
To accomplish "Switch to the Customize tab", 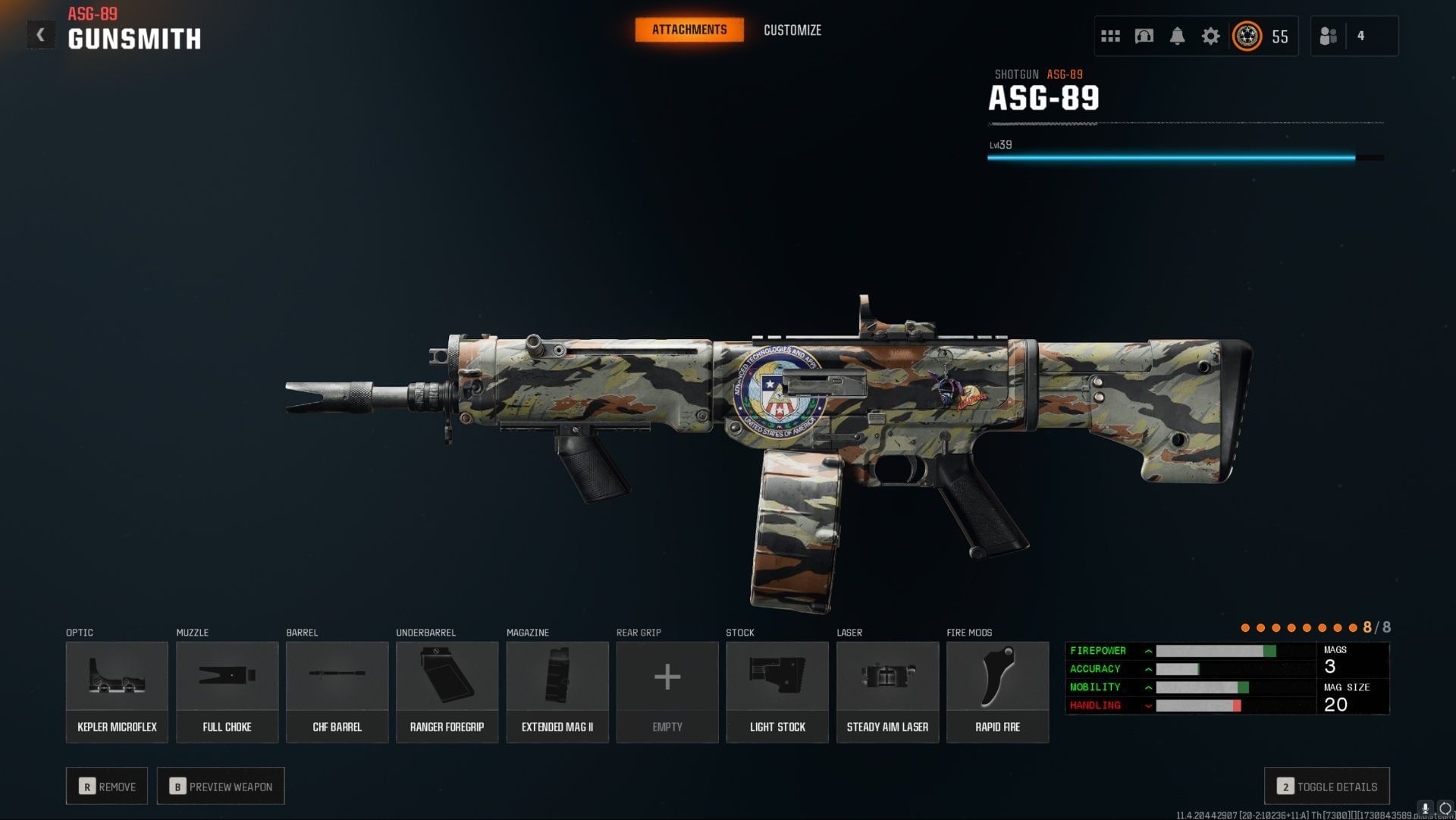I will (792, 30).
